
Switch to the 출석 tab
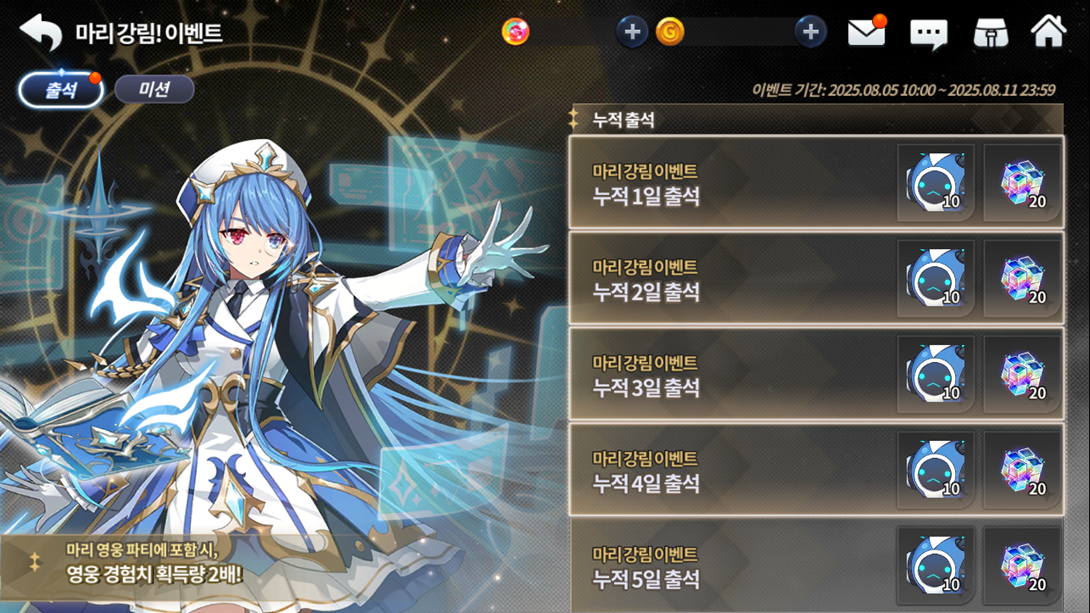pos(61,90)
